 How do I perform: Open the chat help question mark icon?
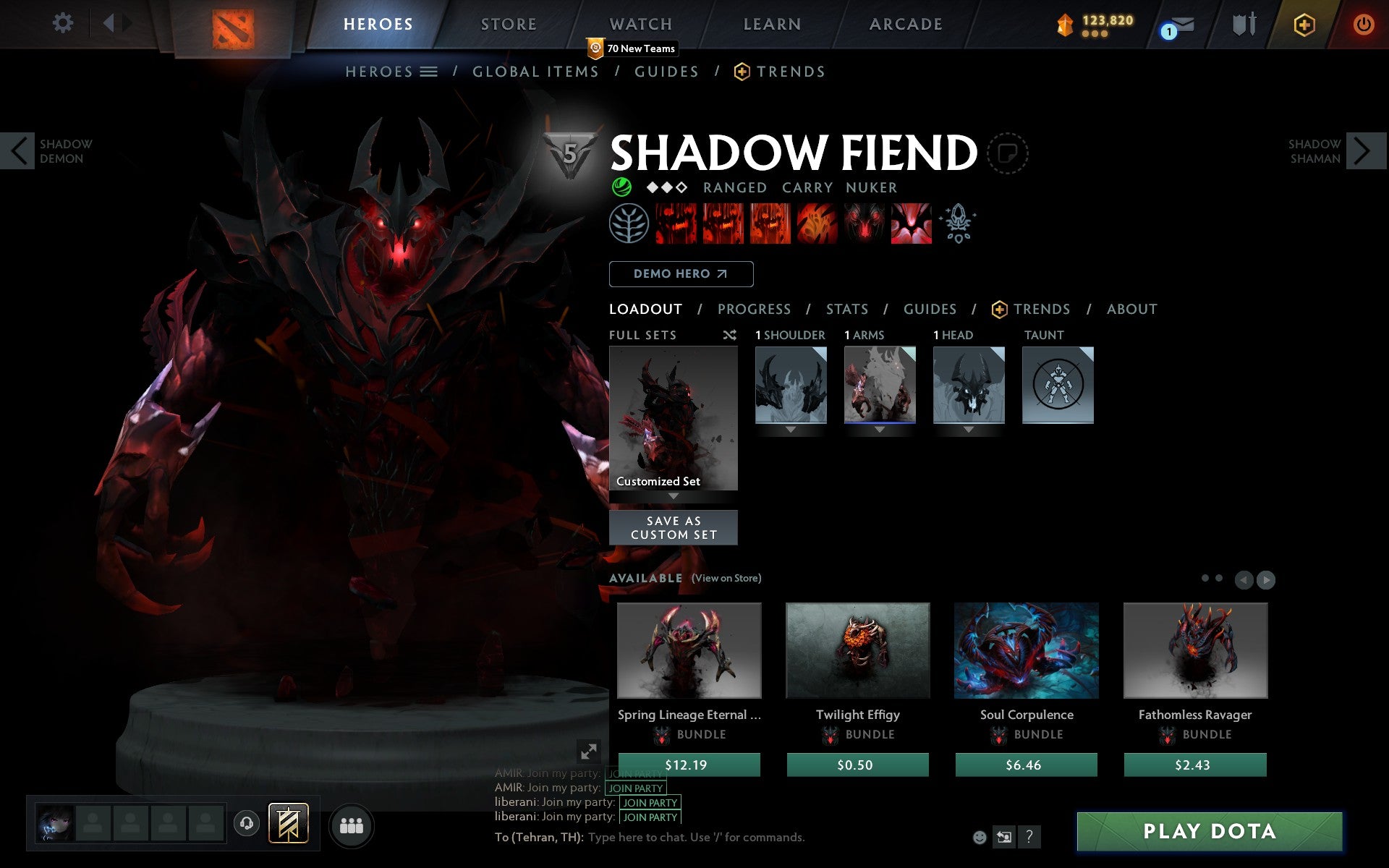point(1030,838)
